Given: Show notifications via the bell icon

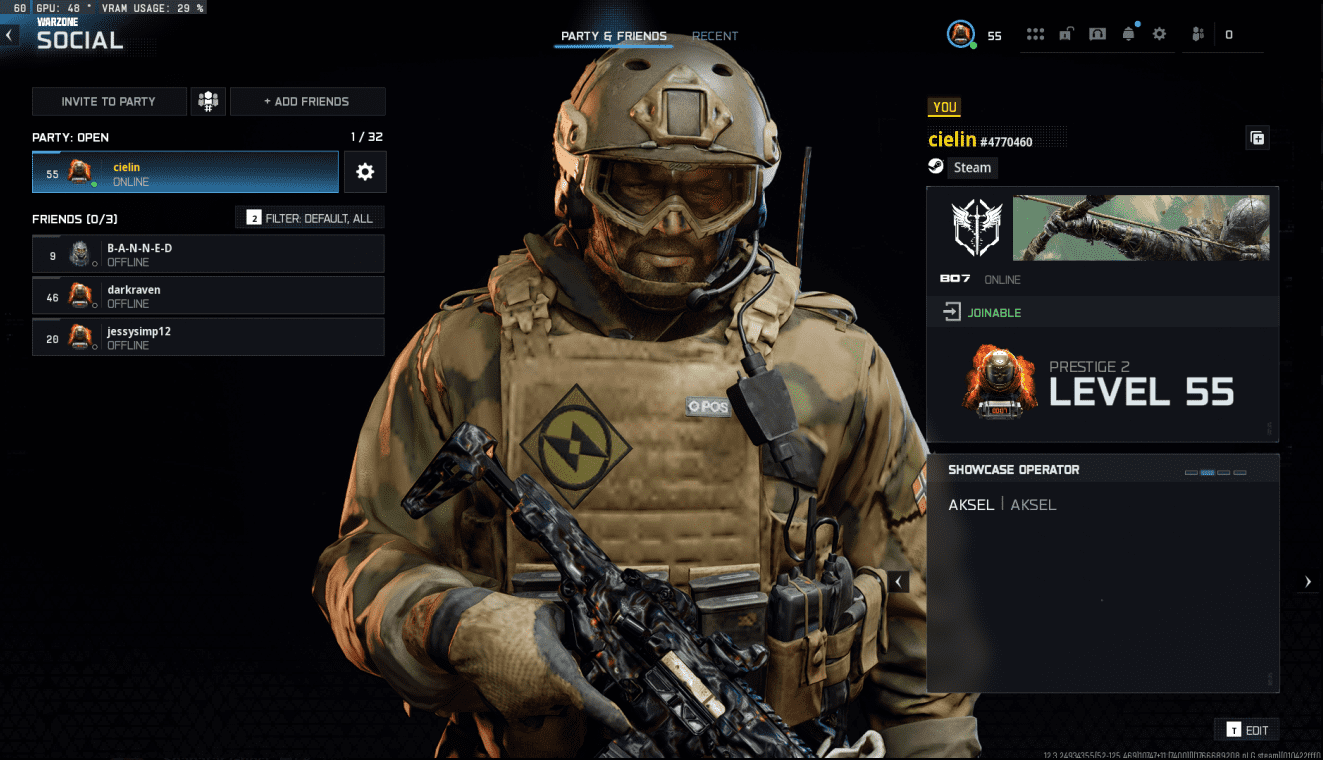Looking at the screenshot, I should coord(1129,34).
